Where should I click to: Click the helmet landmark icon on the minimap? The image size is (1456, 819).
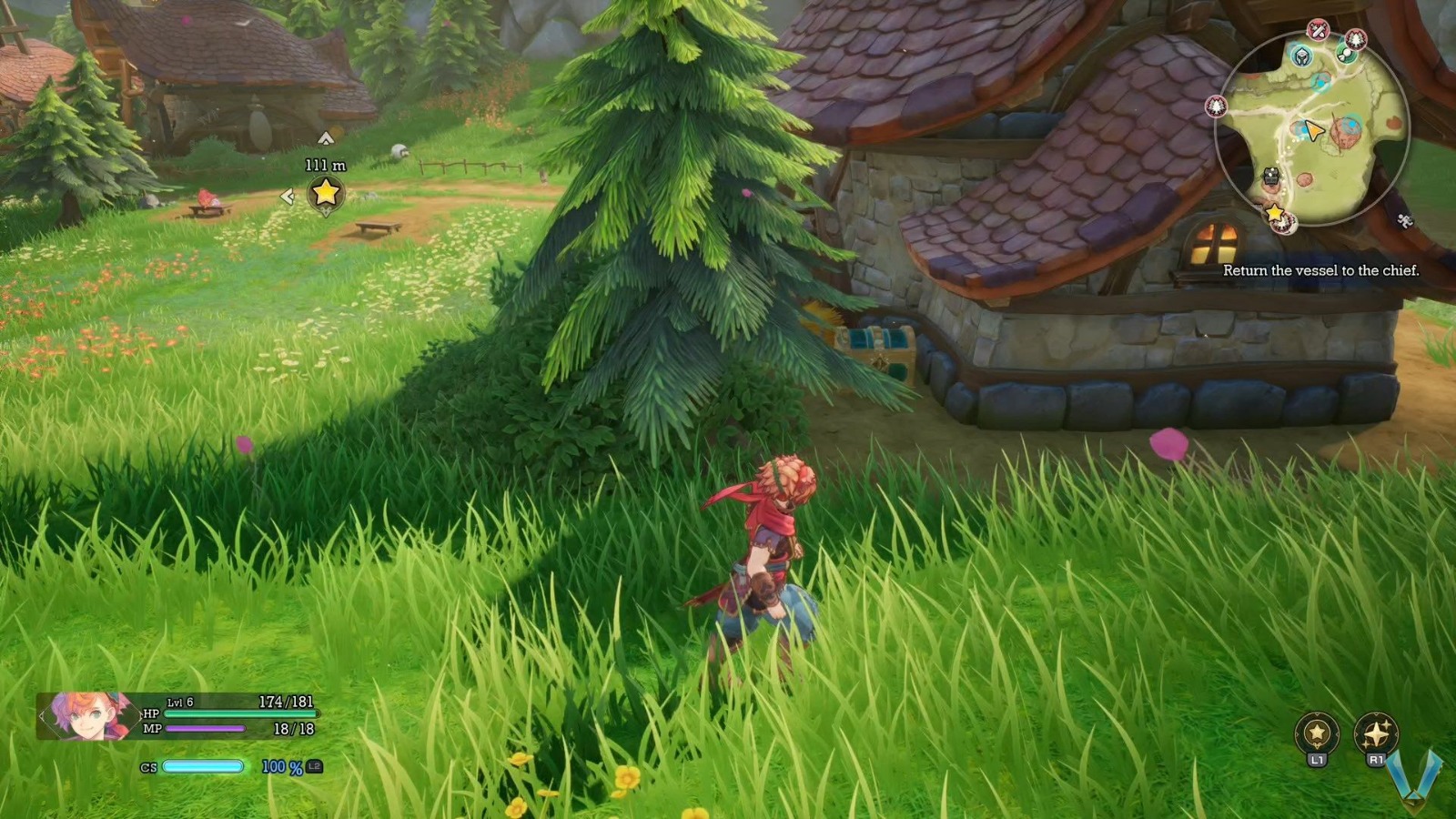1303,56
